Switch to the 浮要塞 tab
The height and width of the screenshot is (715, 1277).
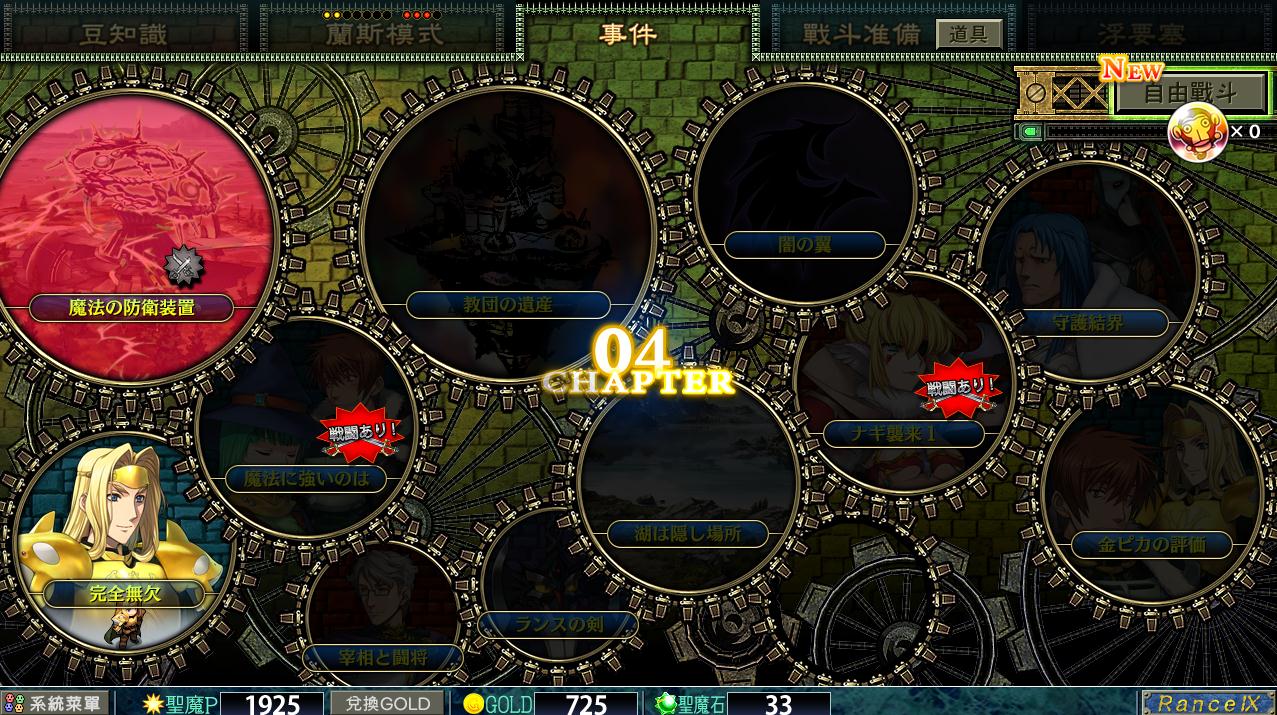[x=1140, y=34]
